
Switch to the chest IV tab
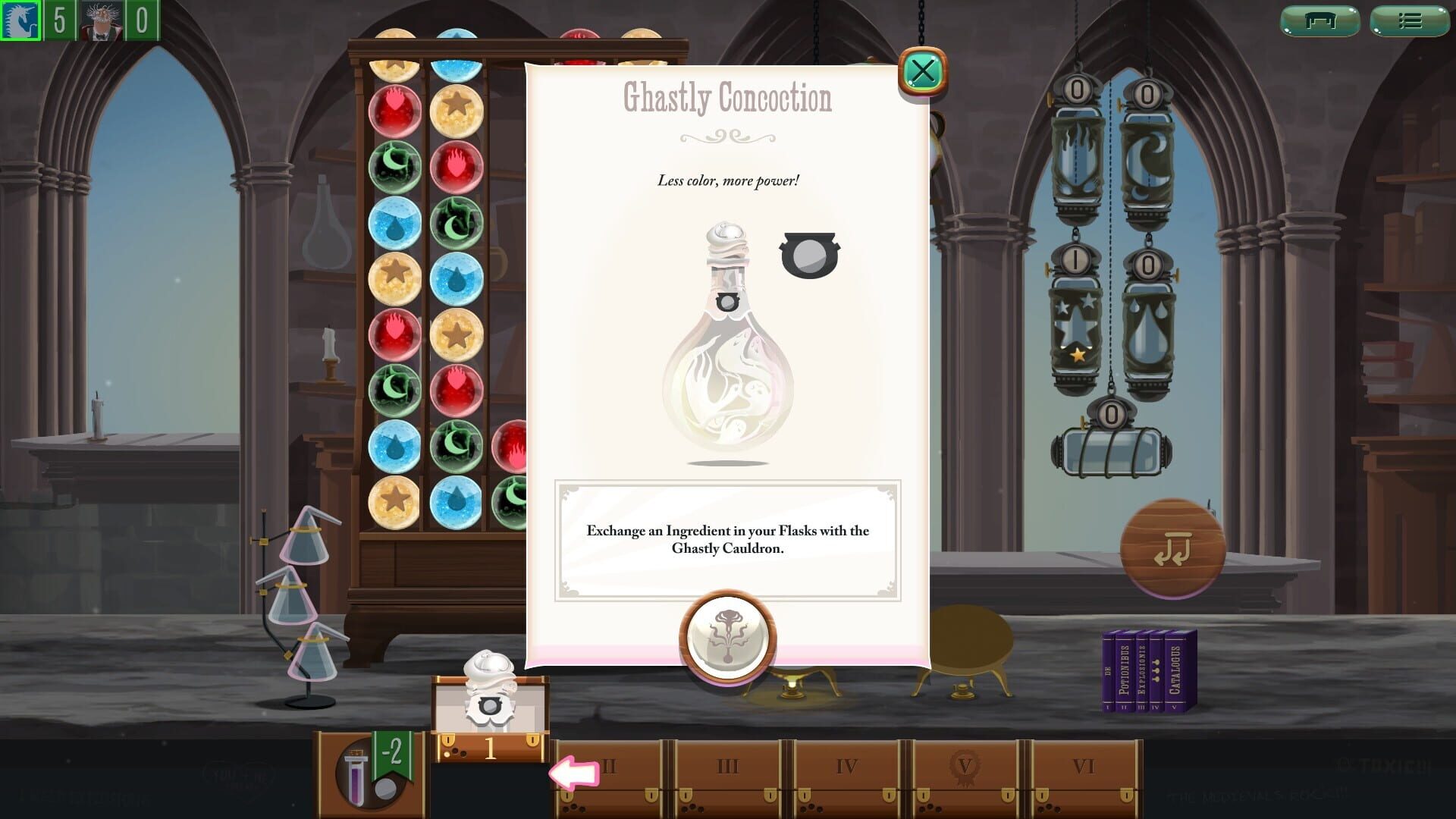point(844,767)
